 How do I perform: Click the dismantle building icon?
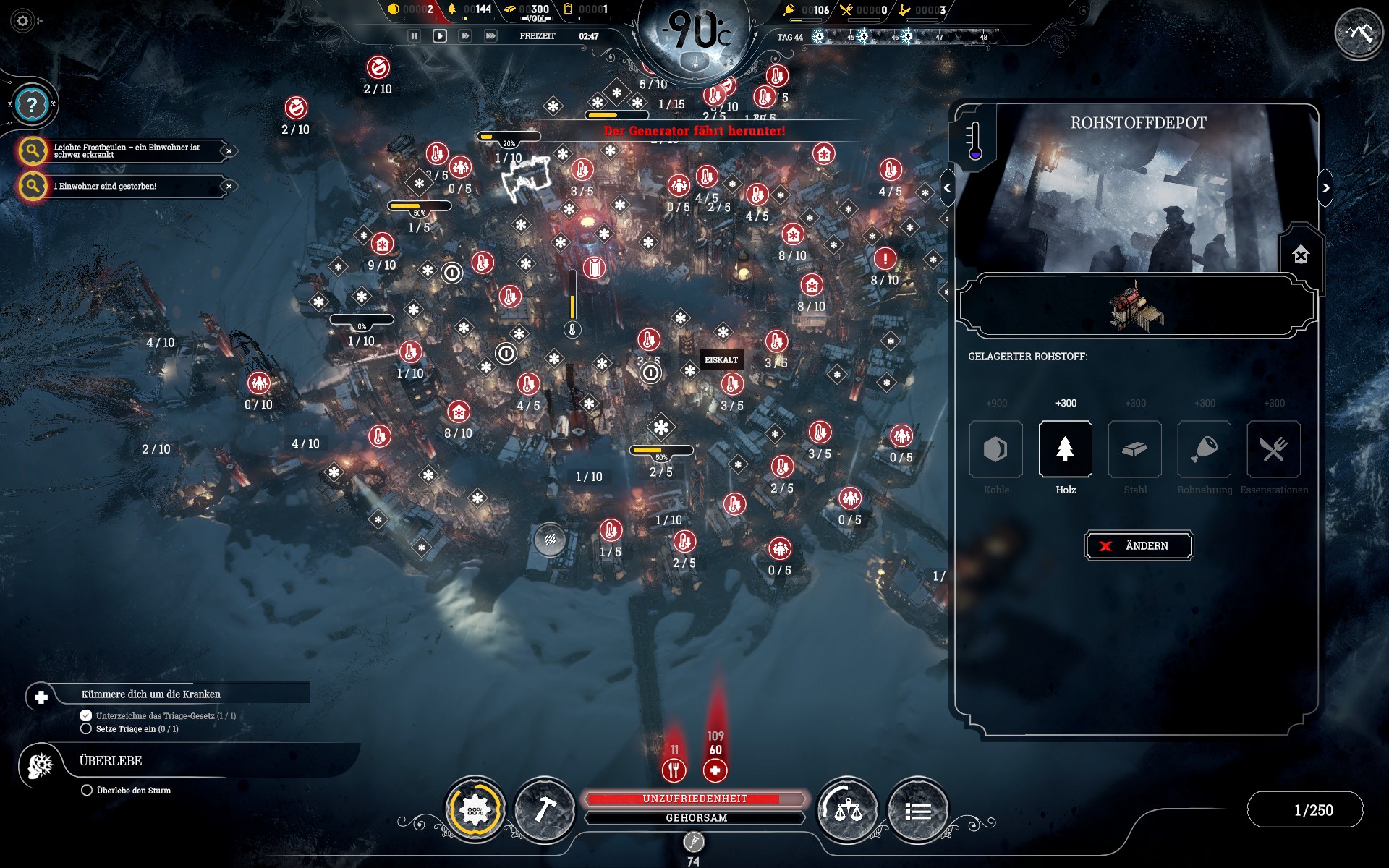(x=1301, y=255)
